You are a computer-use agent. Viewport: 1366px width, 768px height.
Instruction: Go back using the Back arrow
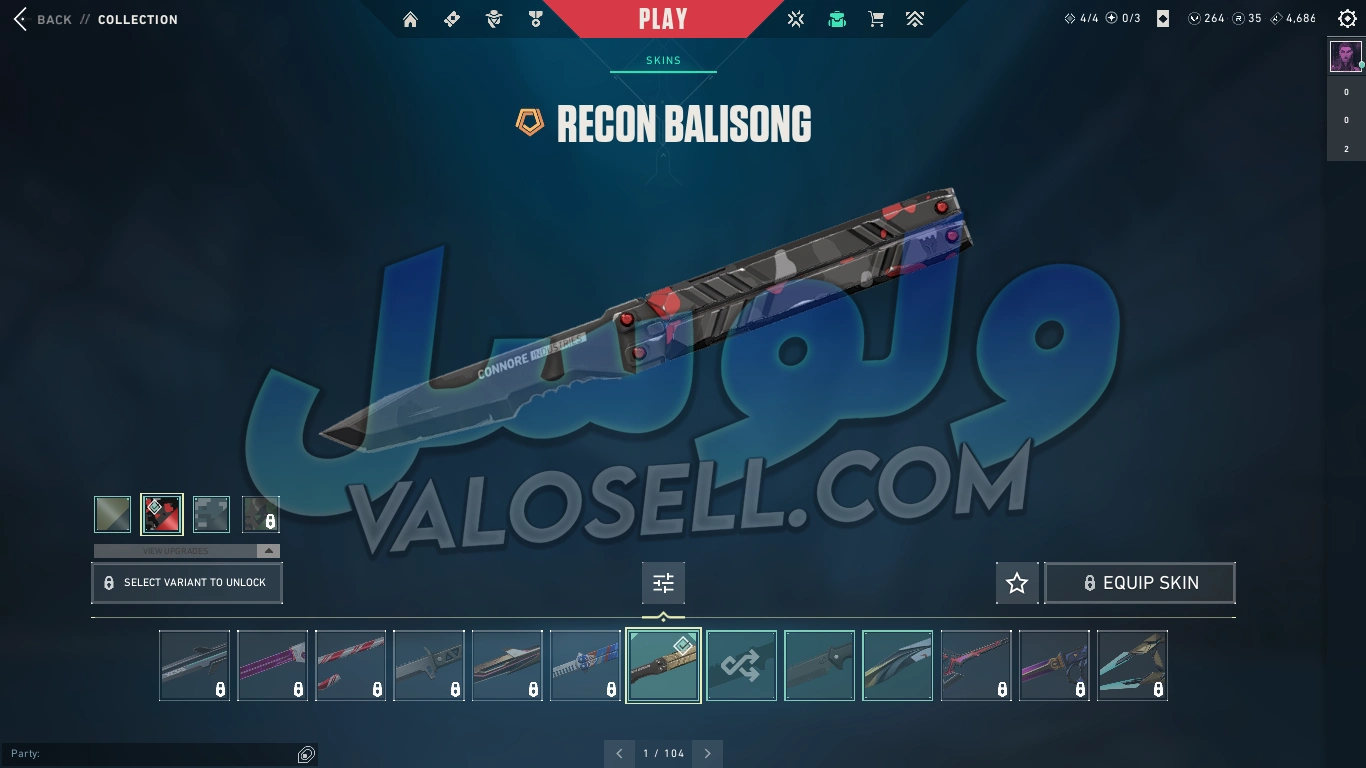(x=20, y=19)
